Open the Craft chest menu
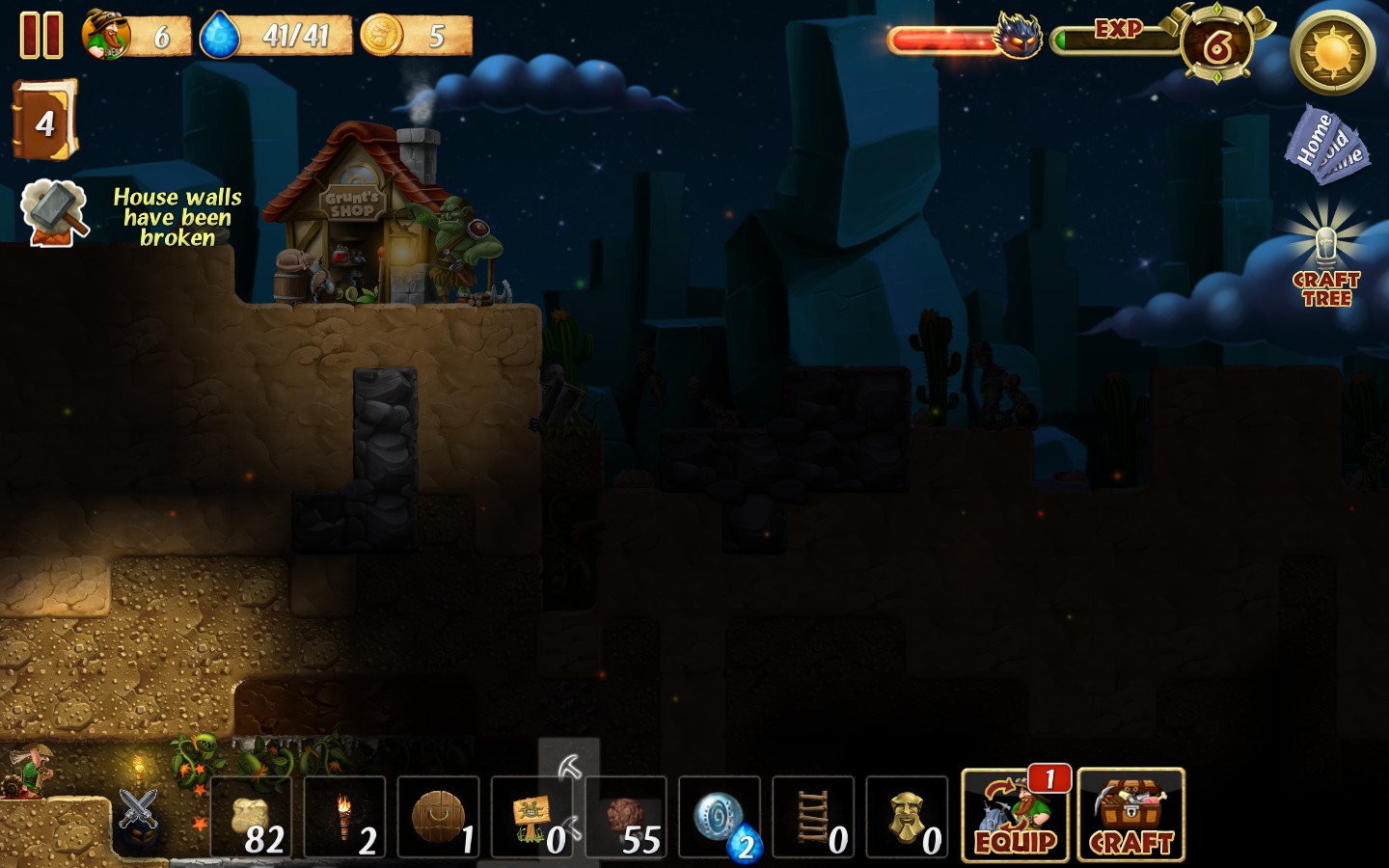 (1130, 816)
